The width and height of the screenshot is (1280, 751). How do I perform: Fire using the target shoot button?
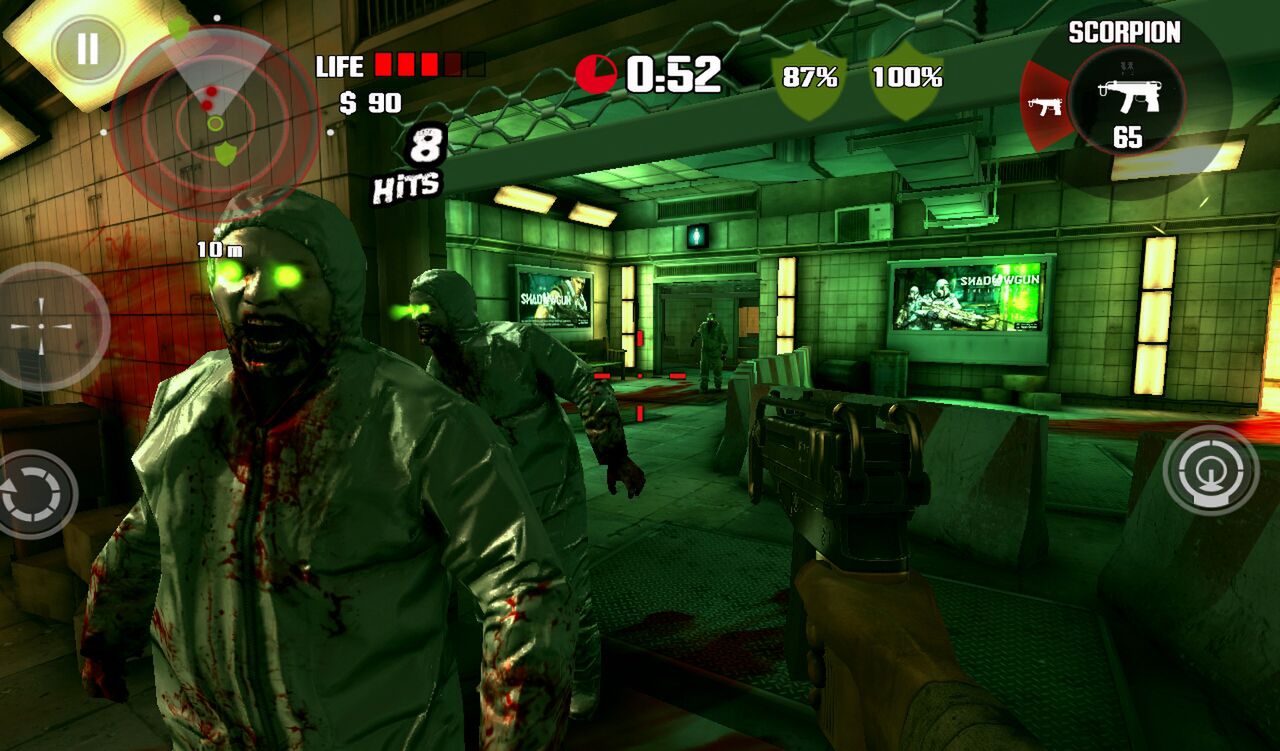point(1210,470)
